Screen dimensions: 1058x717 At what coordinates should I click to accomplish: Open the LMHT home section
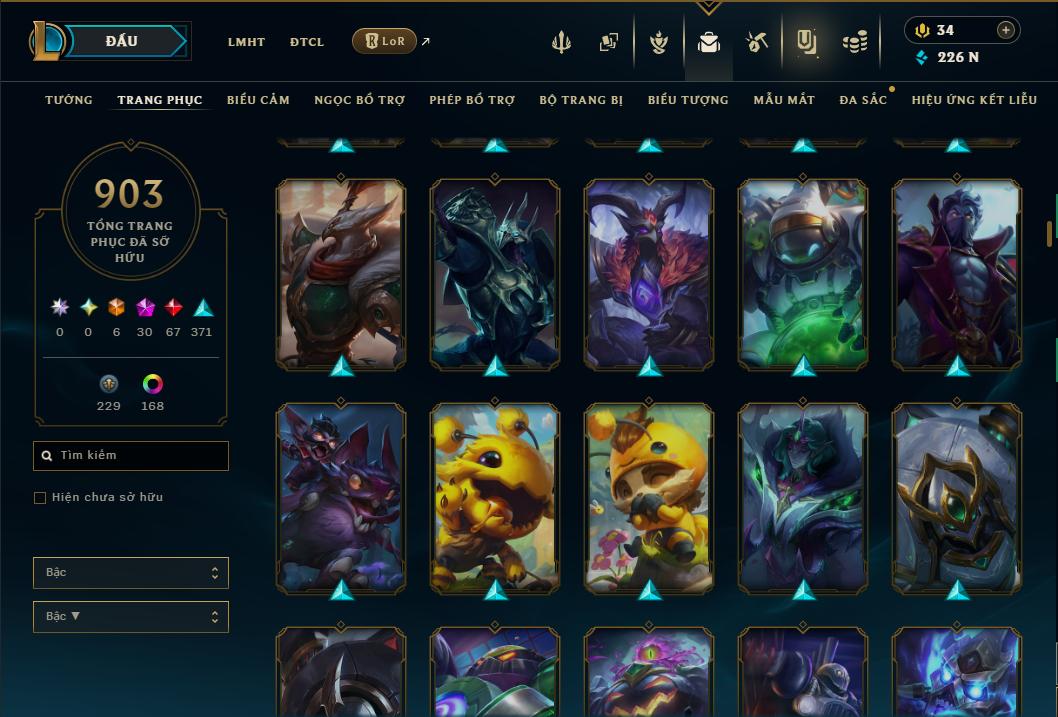[x=246, y=42]
